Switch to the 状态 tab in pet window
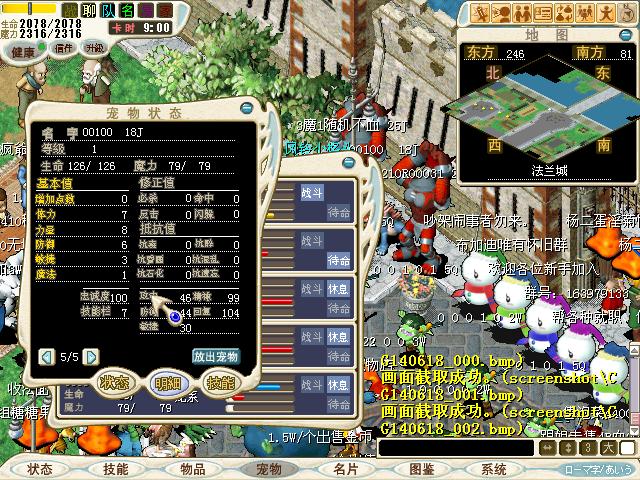This screenshot has width=640, height=480. [x=115, y=382]
